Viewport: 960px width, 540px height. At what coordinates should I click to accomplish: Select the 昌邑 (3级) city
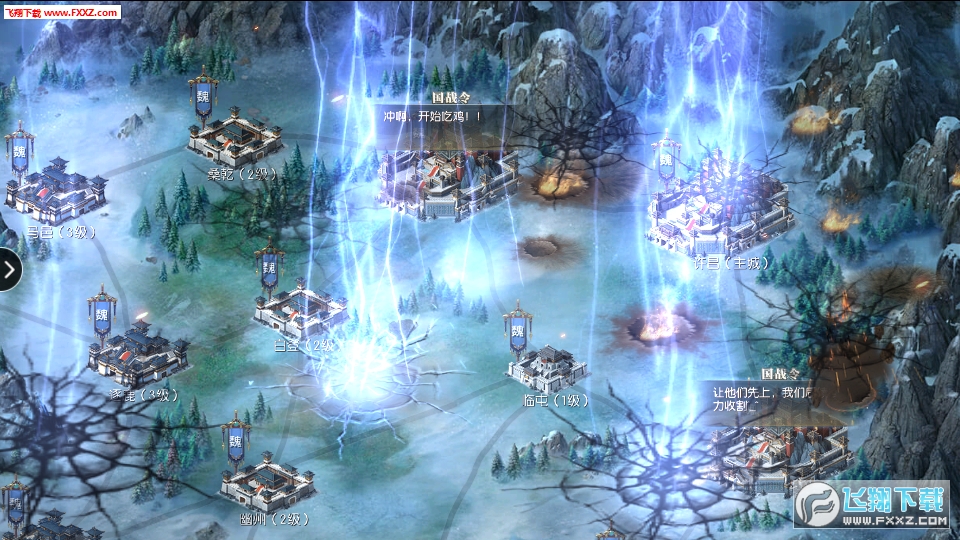tap(57, 188)
